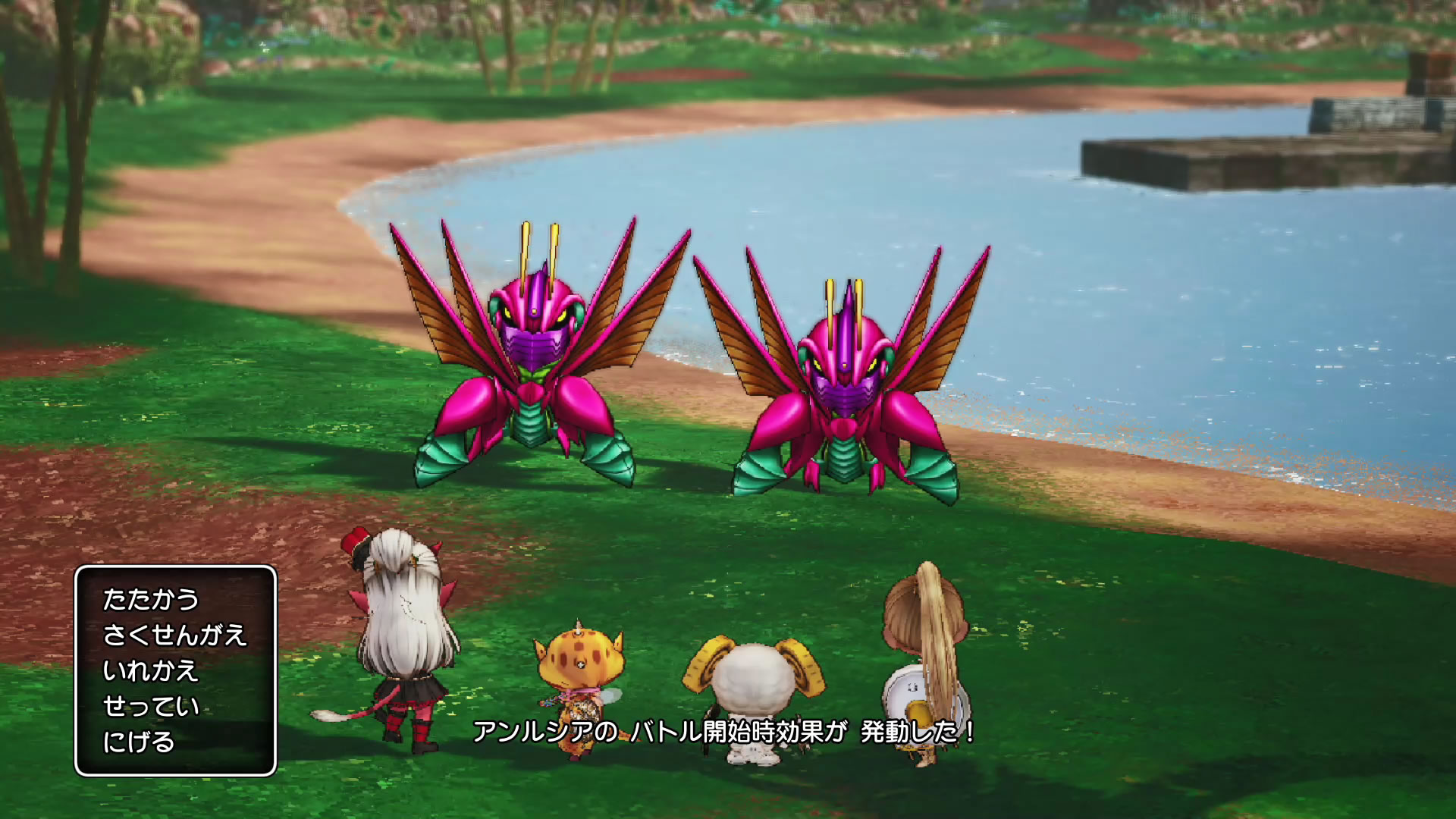Open the いれかえ party swap option
The image size is (1456, 819).
(x=150, y=670)
